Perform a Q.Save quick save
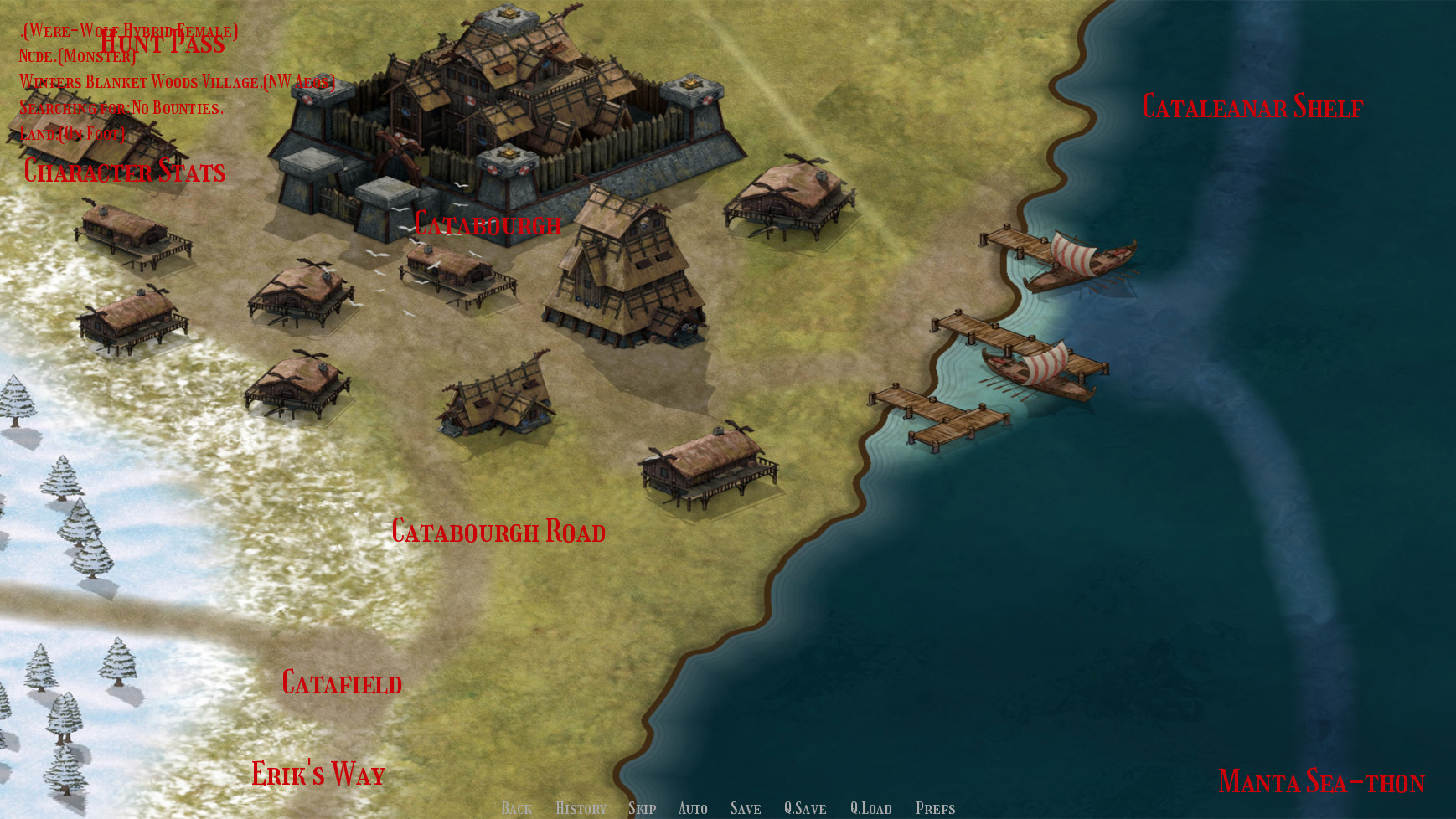 click(x=805, y=808)
